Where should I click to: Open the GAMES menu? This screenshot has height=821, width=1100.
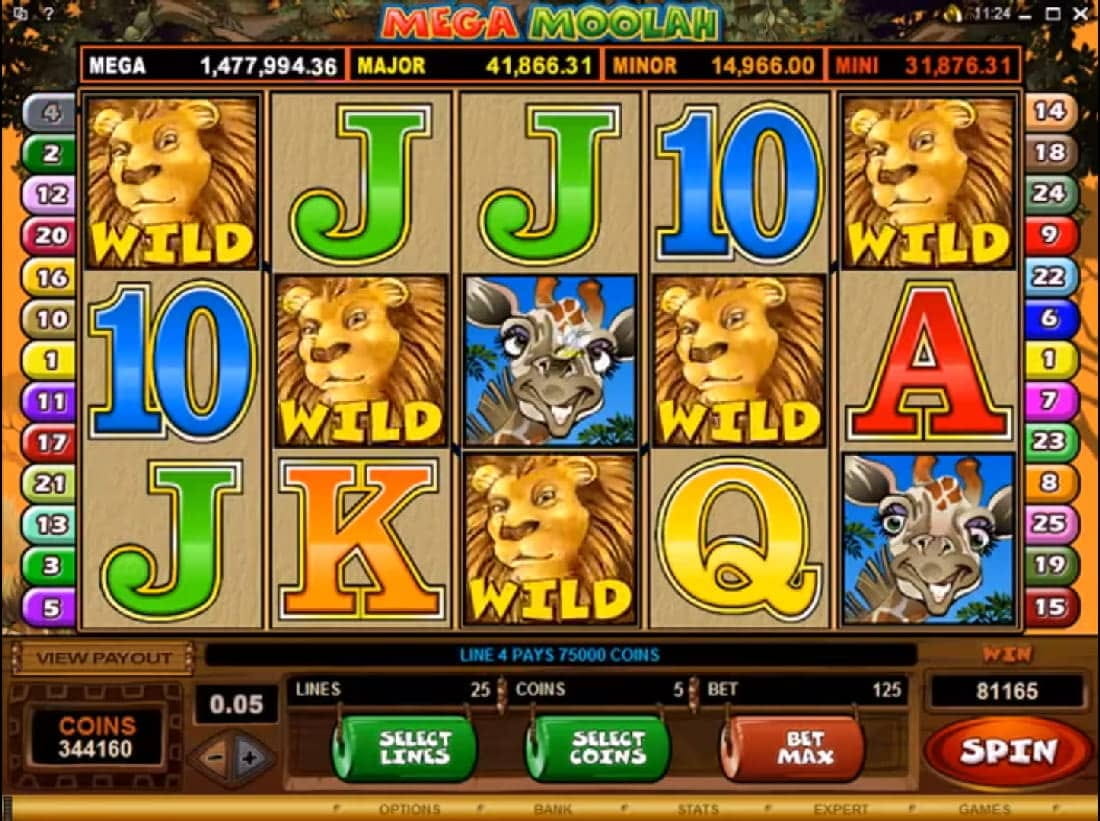tap(984, 809)
